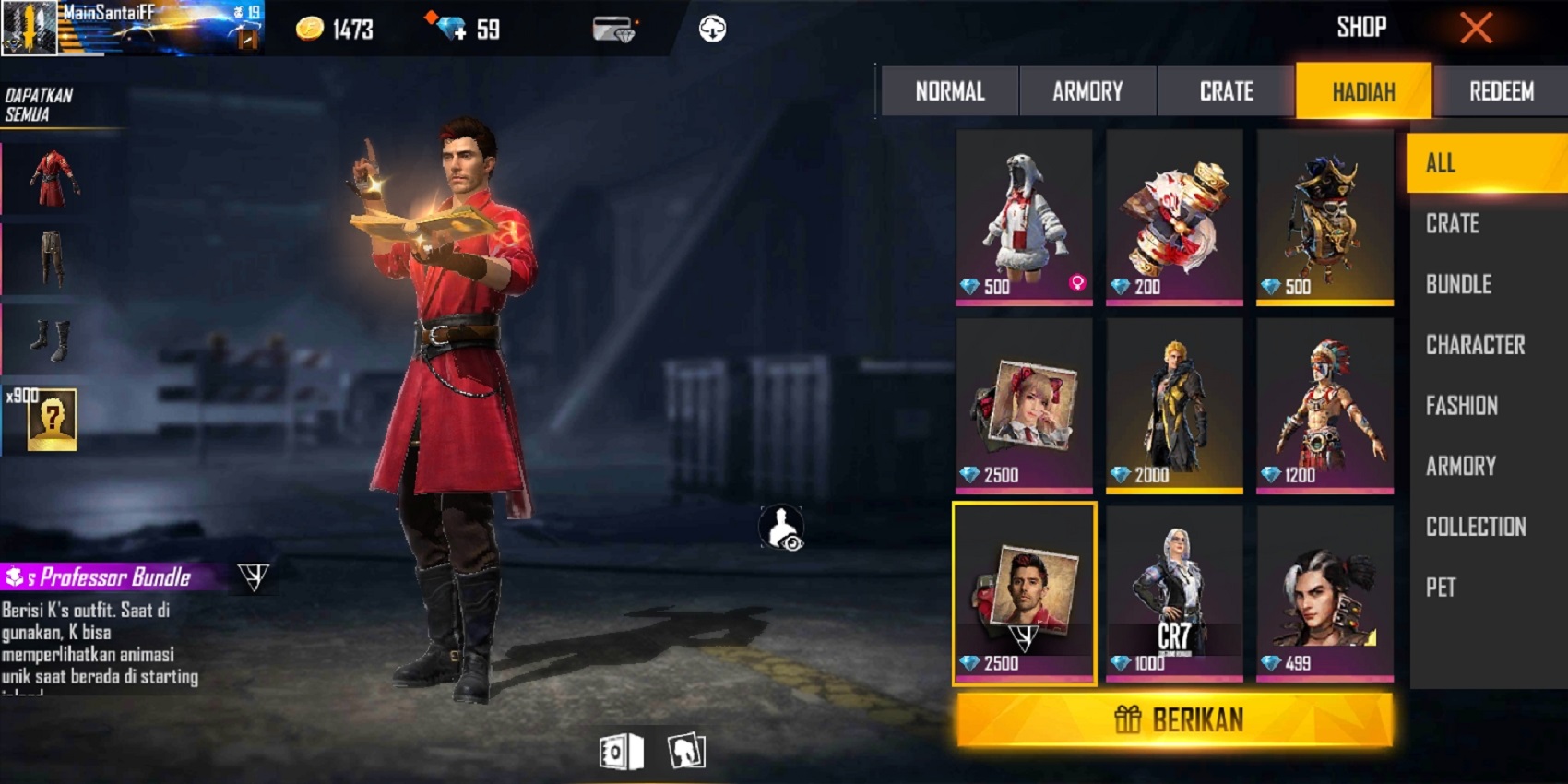
Task: Switch to the ARMORY tab
Action: [1086, 91]
